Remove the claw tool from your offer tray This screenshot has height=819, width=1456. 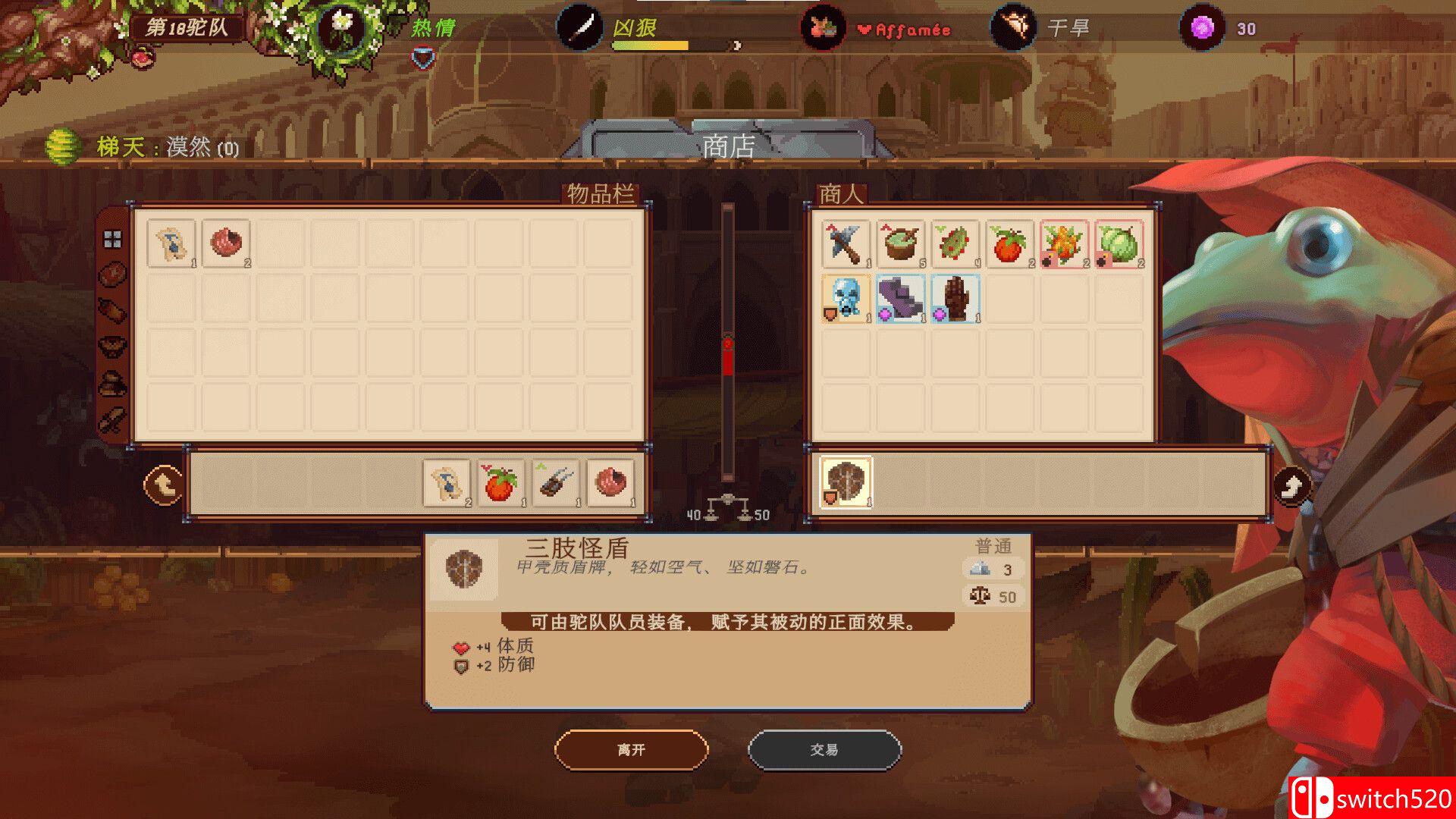[555, 483]
